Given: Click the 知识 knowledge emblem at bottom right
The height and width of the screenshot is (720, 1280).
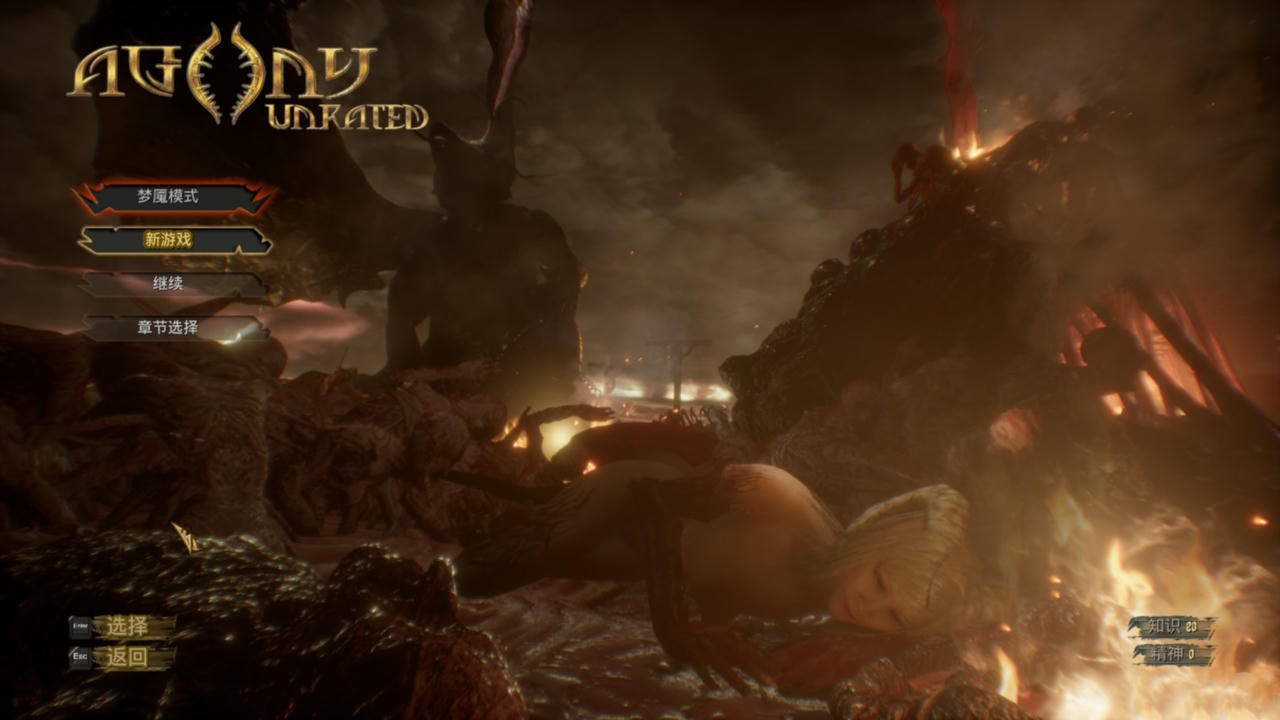Looking at the screenshot, I should (1164, 626).
